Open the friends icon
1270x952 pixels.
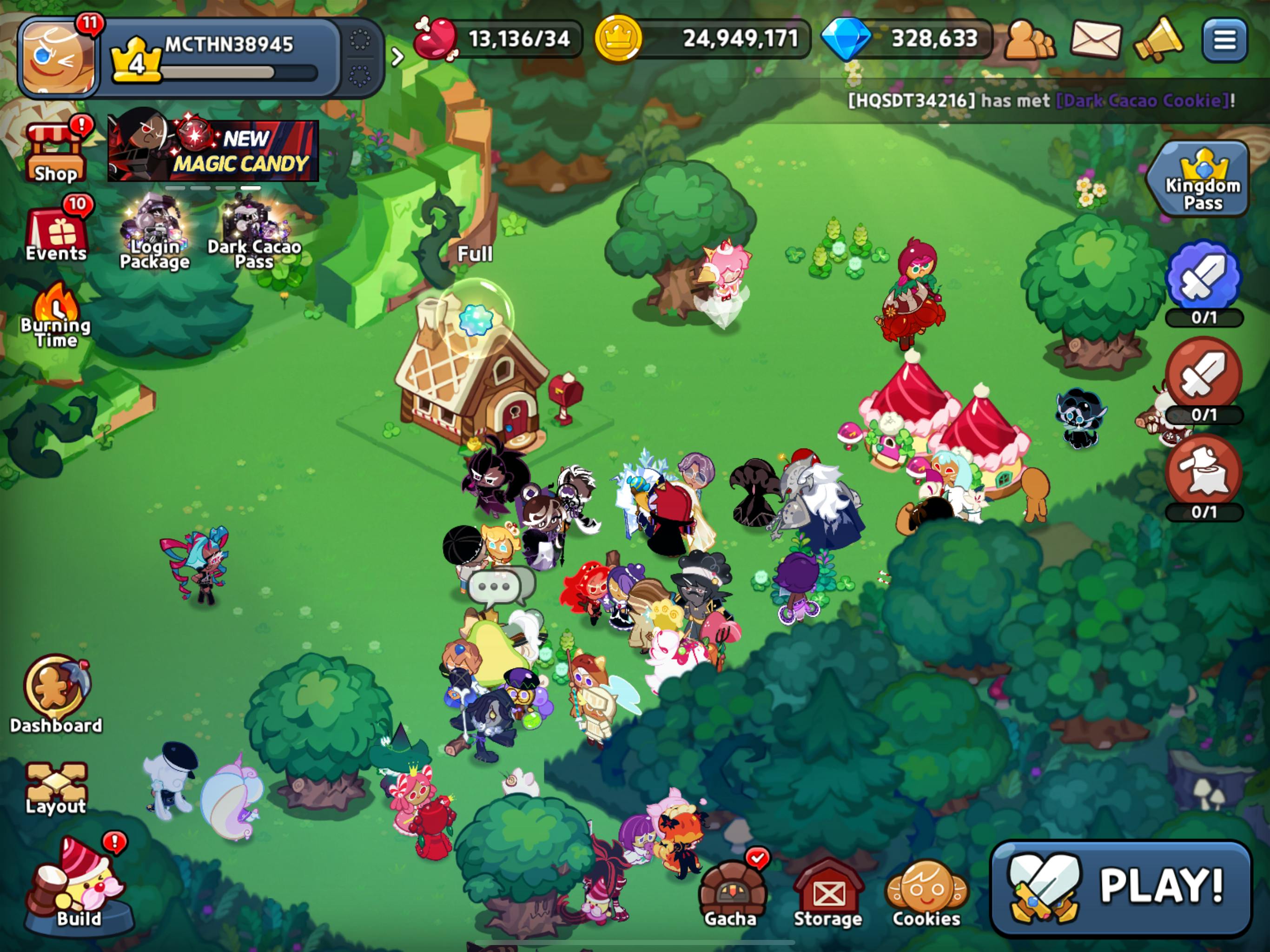coord(1029,39)
